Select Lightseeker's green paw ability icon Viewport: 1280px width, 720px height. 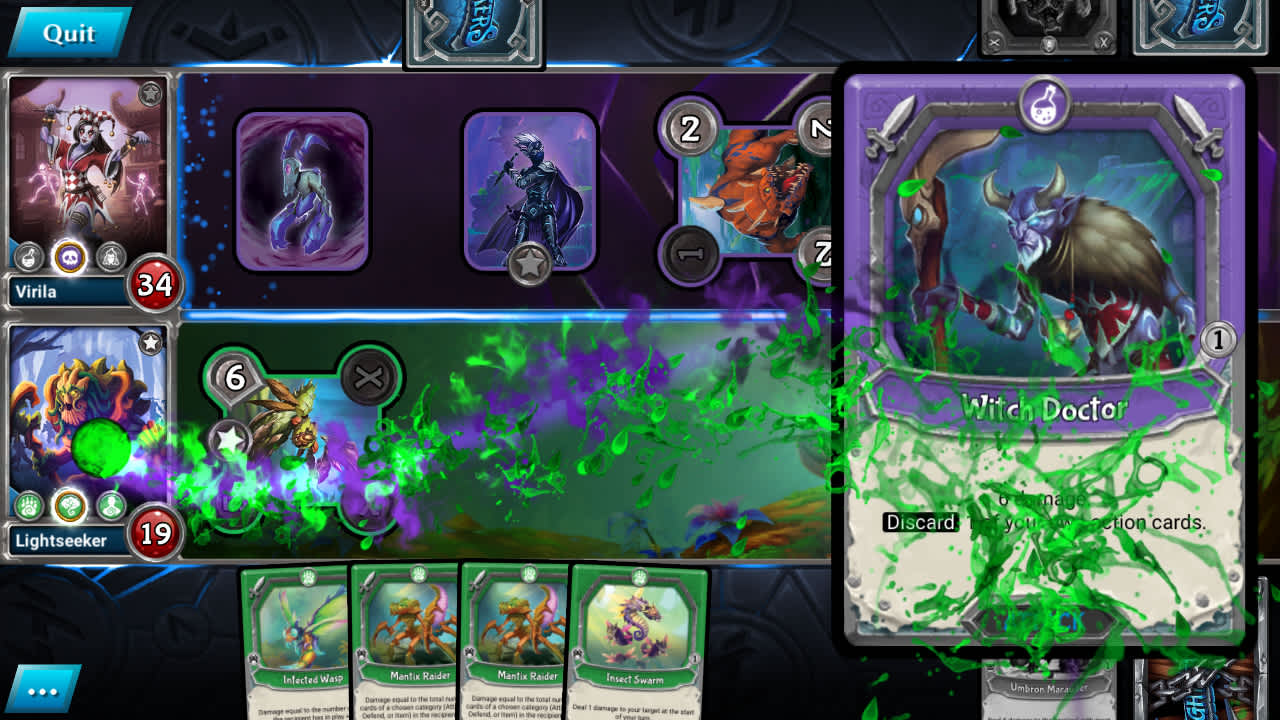click(28, 505)
